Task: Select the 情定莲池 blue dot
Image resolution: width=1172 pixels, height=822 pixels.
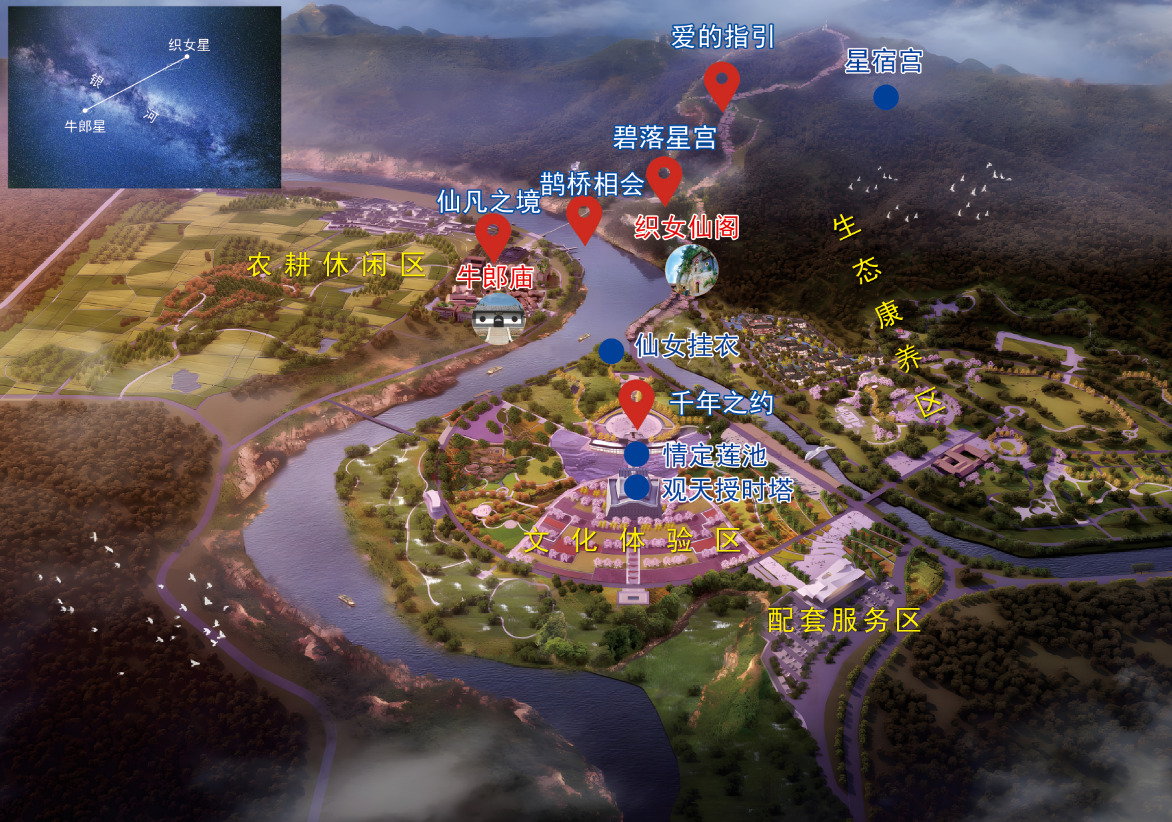Action: [637, 454]
